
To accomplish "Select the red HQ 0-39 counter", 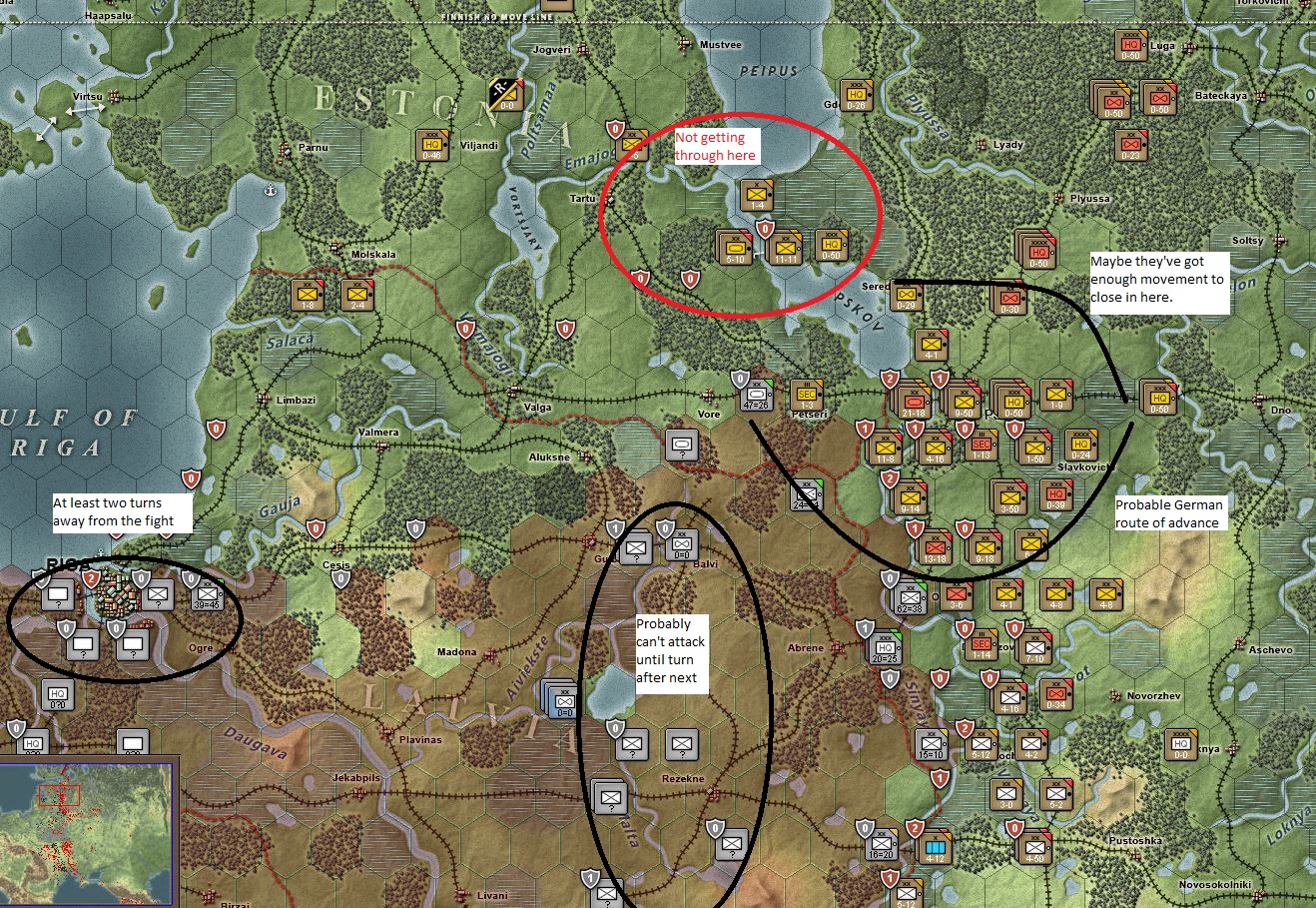I will (x=1056, y=495).
